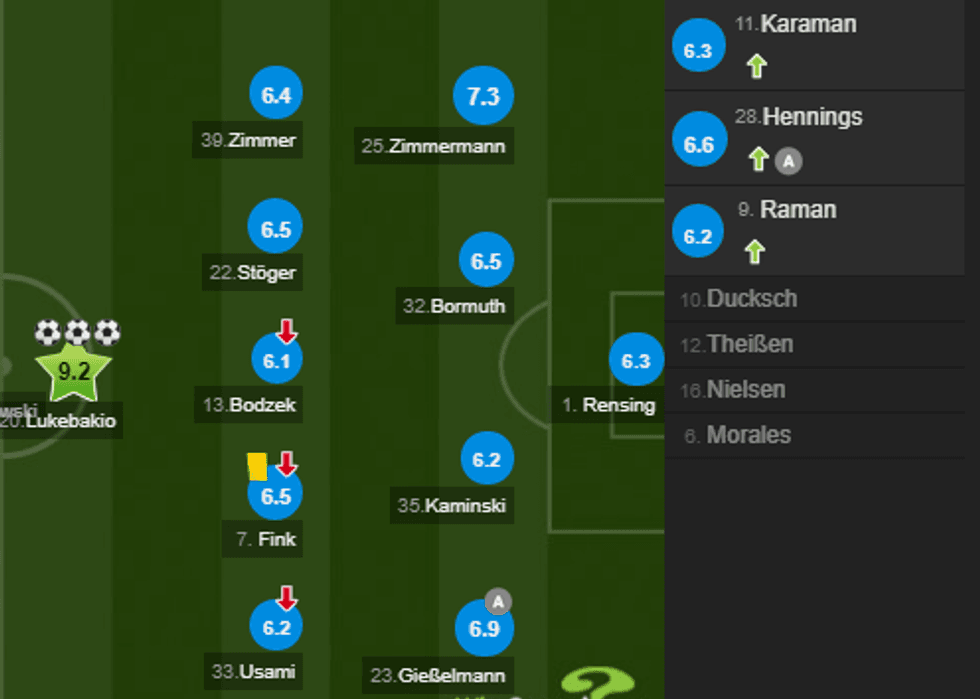Open Kaminski's player marker

coord(486,461)
